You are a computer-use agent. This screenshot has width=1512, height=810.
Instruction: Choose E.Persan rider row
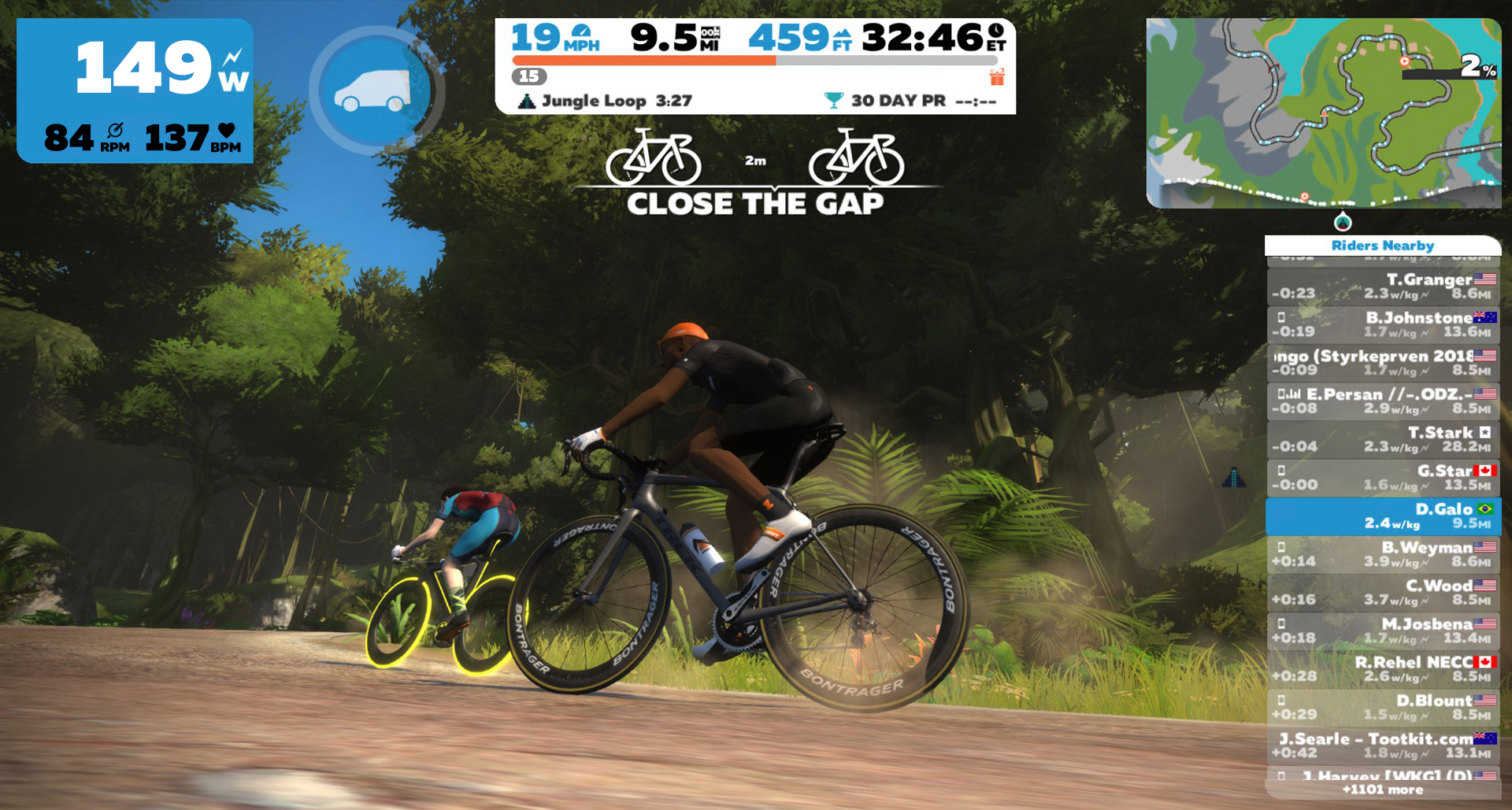[1383, 401]
